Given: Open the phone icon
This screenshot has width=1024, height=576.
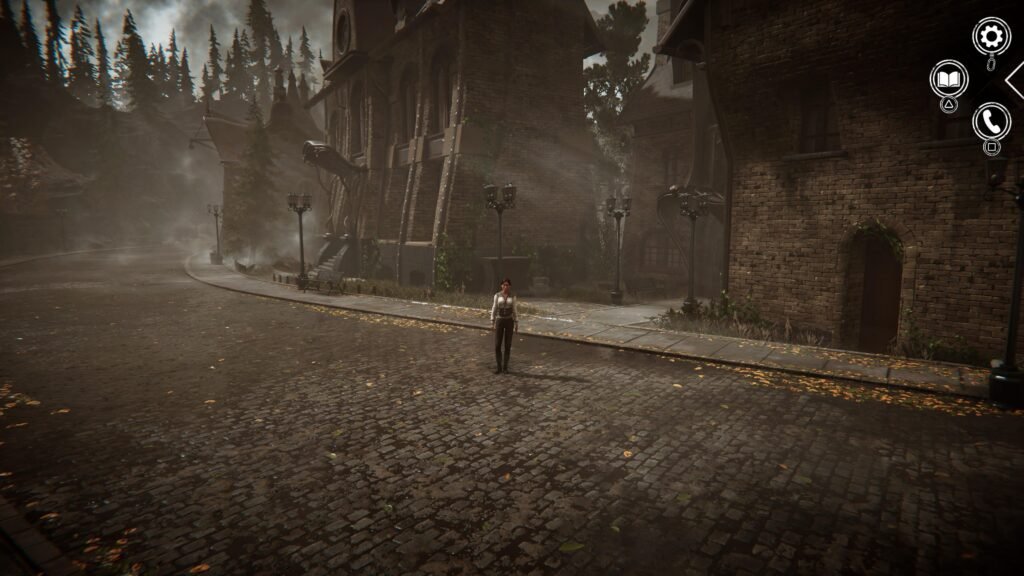Looking at the screenshot, I should click(991, 121).
